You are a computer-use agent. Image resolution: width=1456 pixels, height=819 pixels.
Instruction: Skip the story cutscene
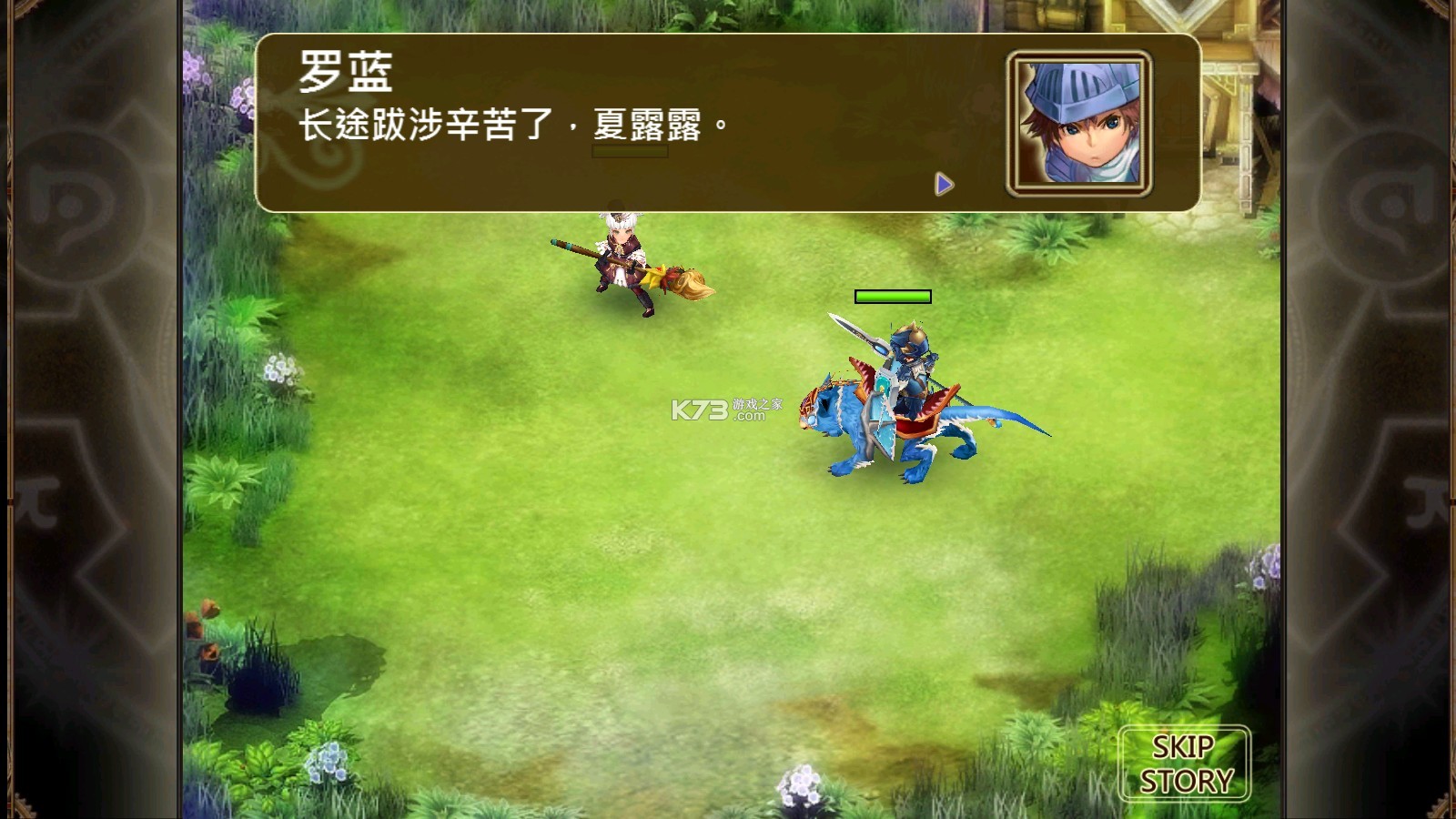click(x=1184, y=763)
